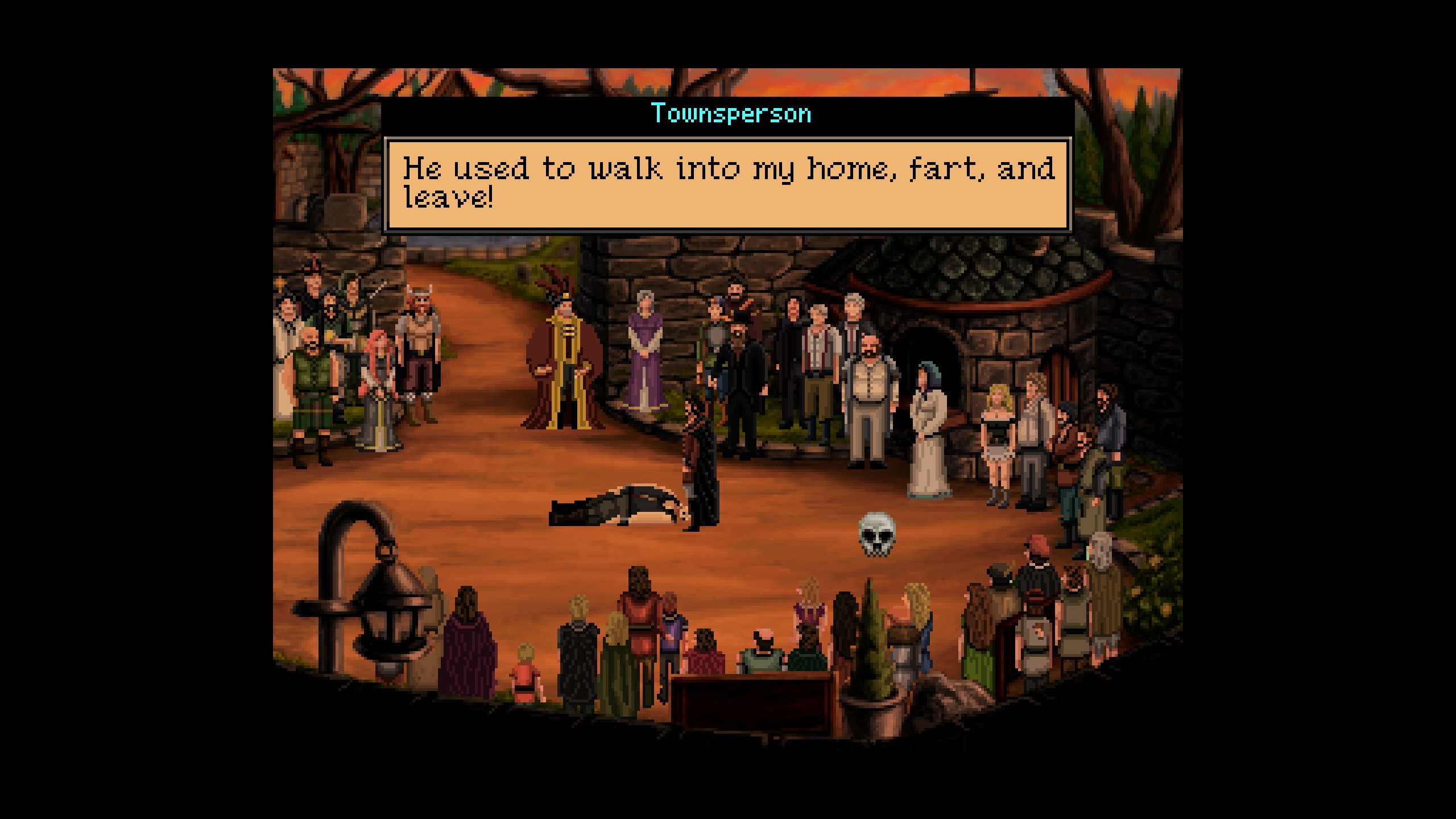
Task: Advance the Townsperson dialogue text box
Action: tap(728, 184)
